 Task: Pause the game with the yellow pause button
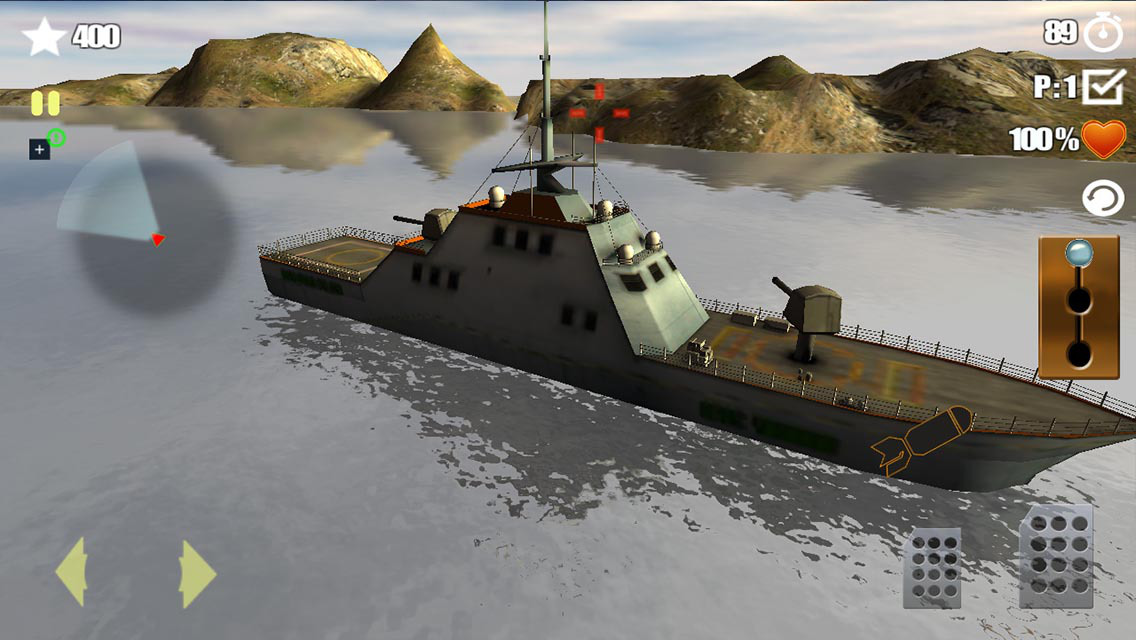click(x=45, y=103)
